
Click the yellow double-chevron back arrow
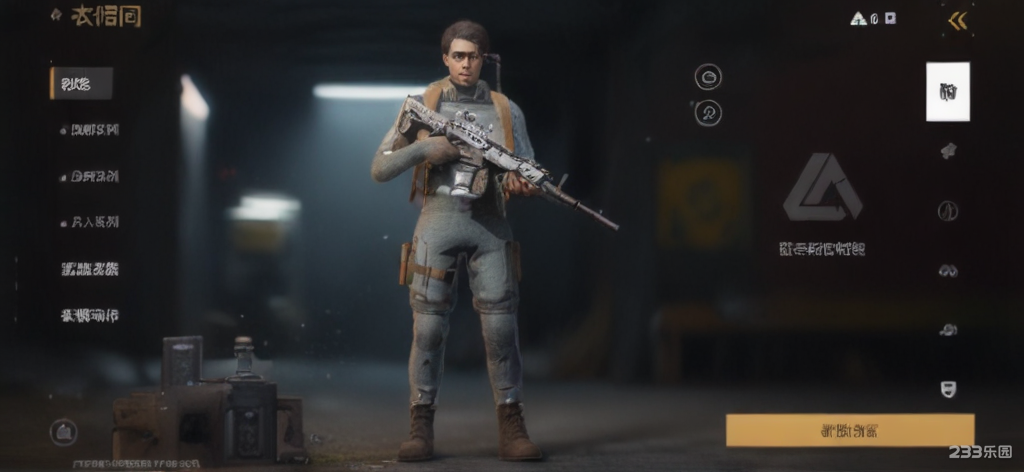[x=958, y=20]
